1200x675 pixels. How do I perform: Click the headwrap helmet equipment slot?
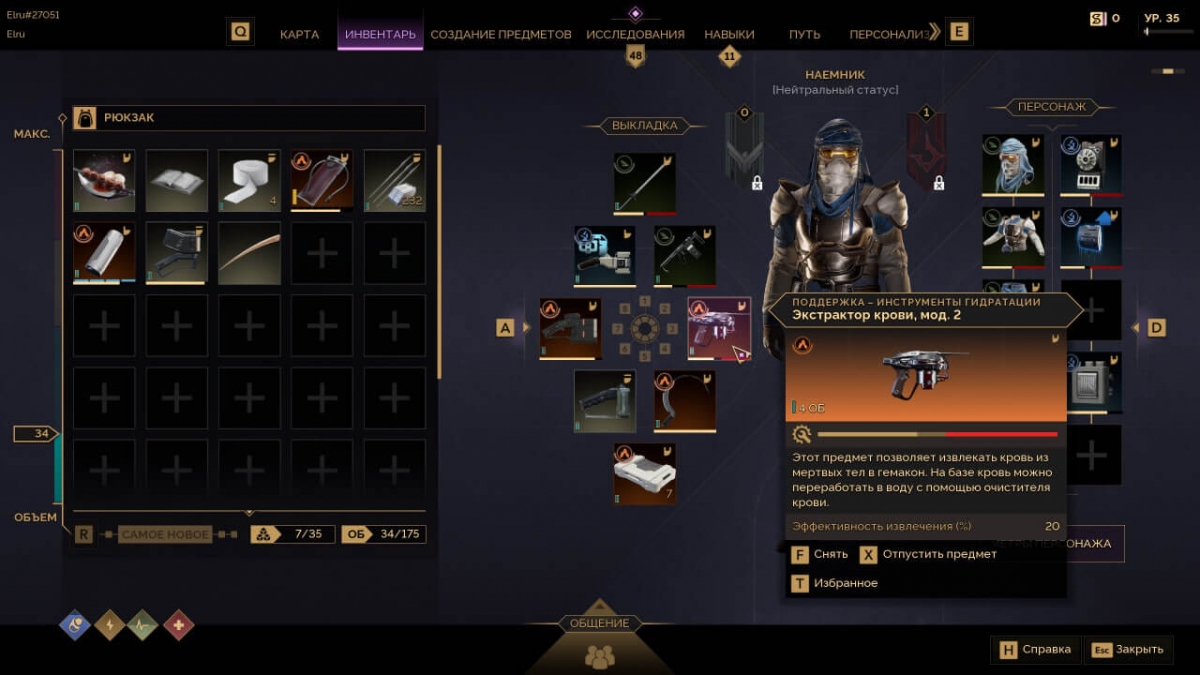click(x=1013, y=165)
